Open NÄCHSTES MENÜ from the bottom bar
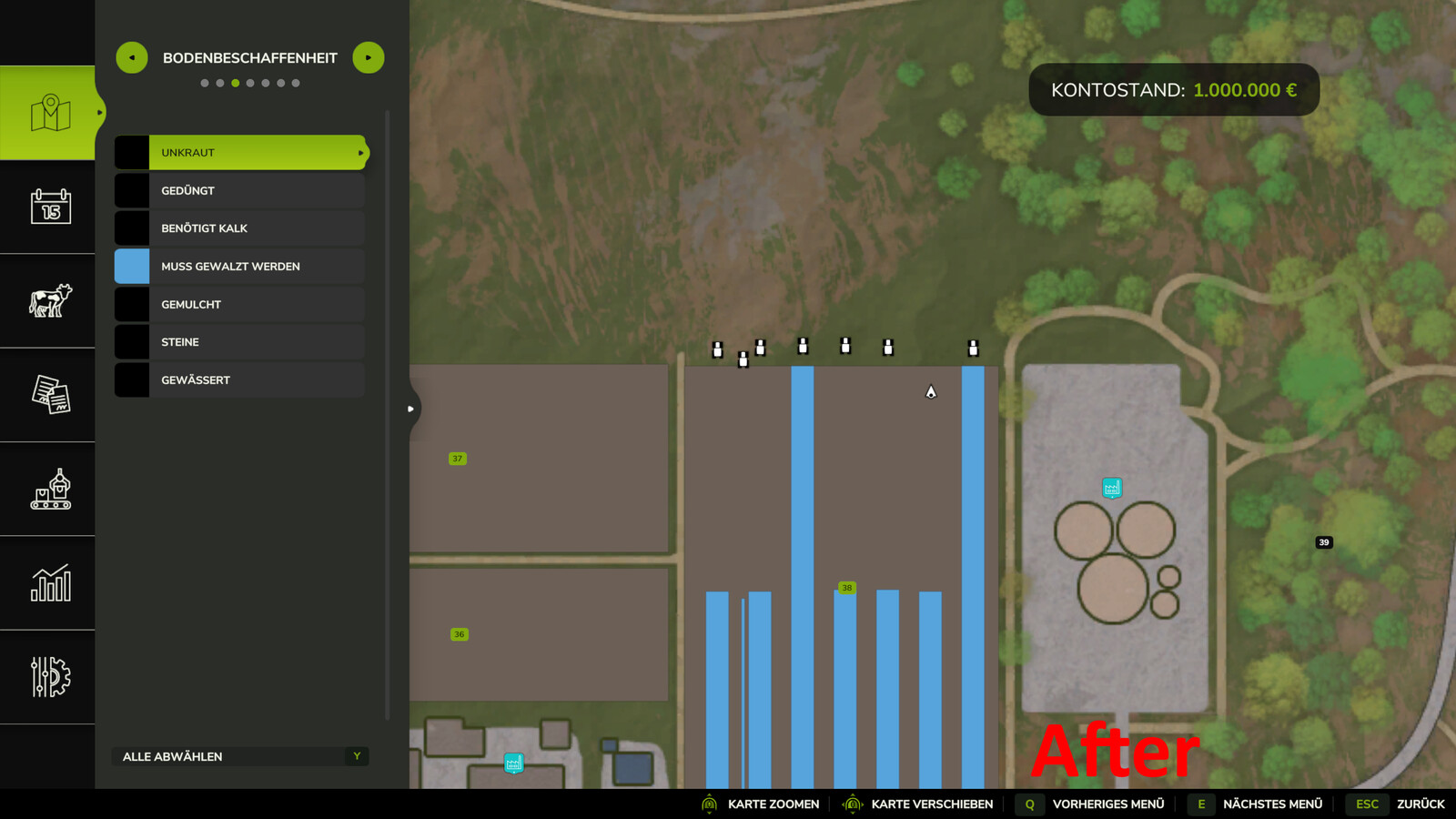The height and width of the screenshot is (819, 1456). 1272,804
